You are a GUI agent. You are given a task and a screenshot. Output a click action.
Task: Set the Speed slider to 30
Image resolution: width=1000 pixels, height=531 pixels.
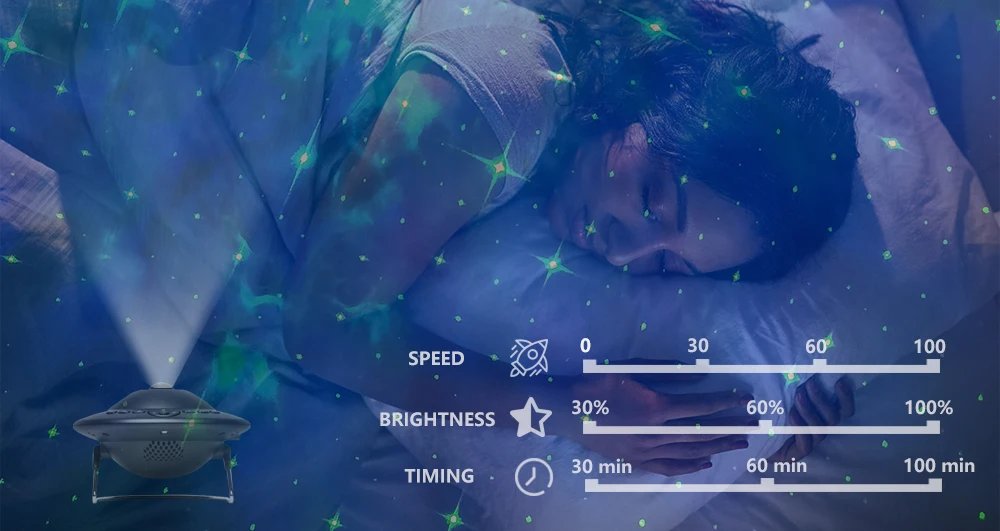(x=702, y=366)
